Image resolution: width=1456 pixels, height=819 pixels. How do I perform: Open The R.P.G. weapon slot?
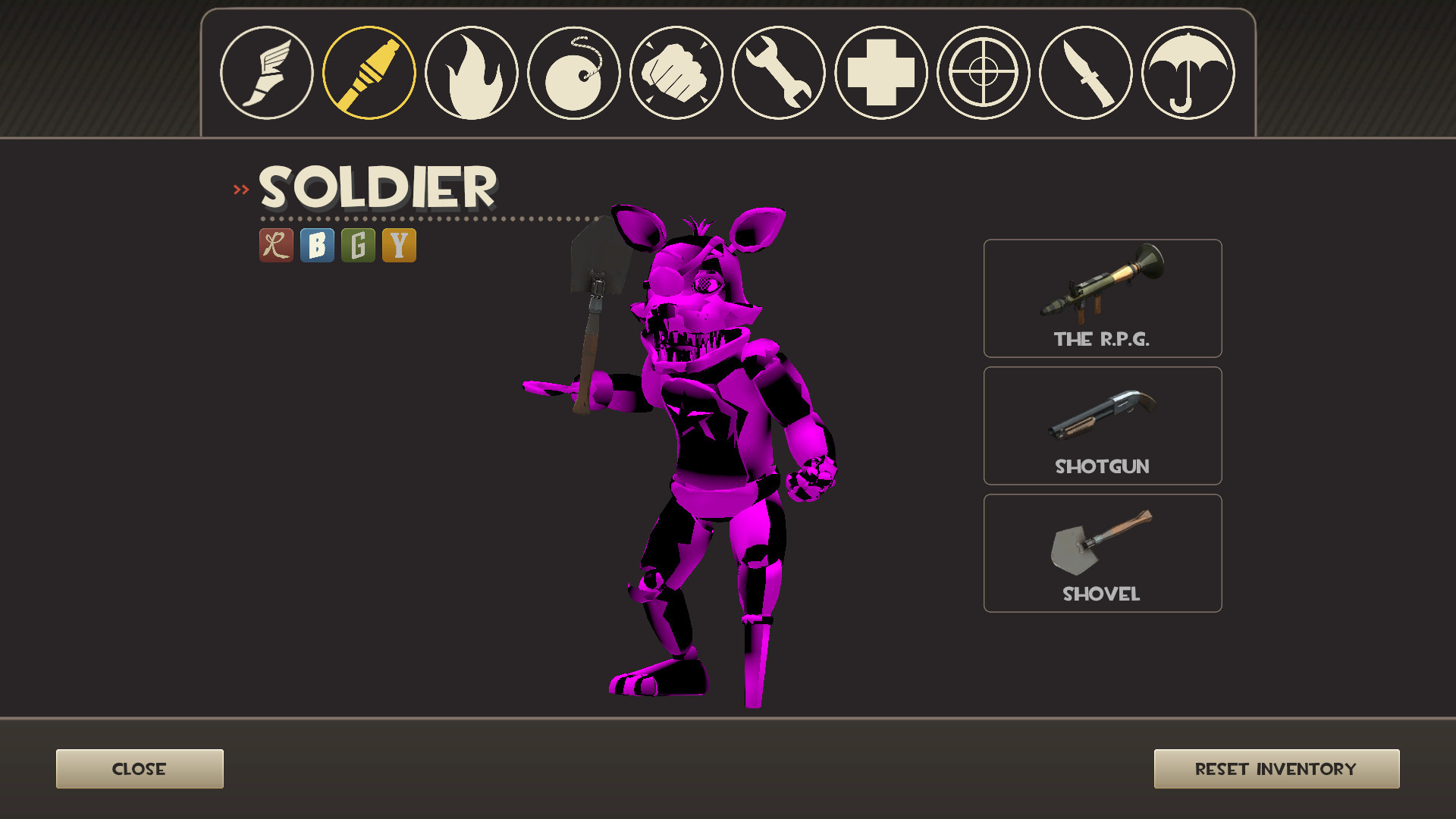[1102, 298]
